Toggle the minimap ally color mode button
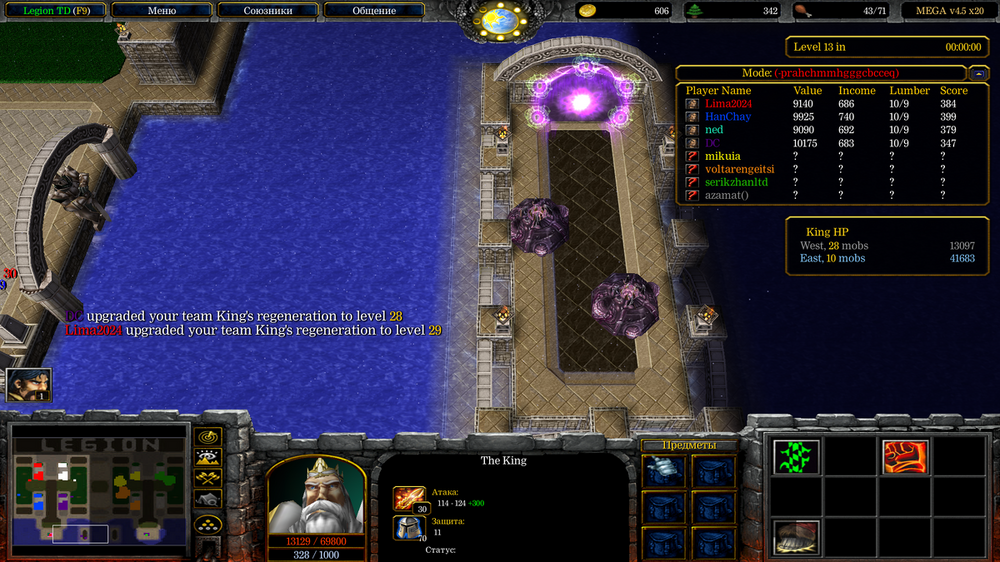 208,478
